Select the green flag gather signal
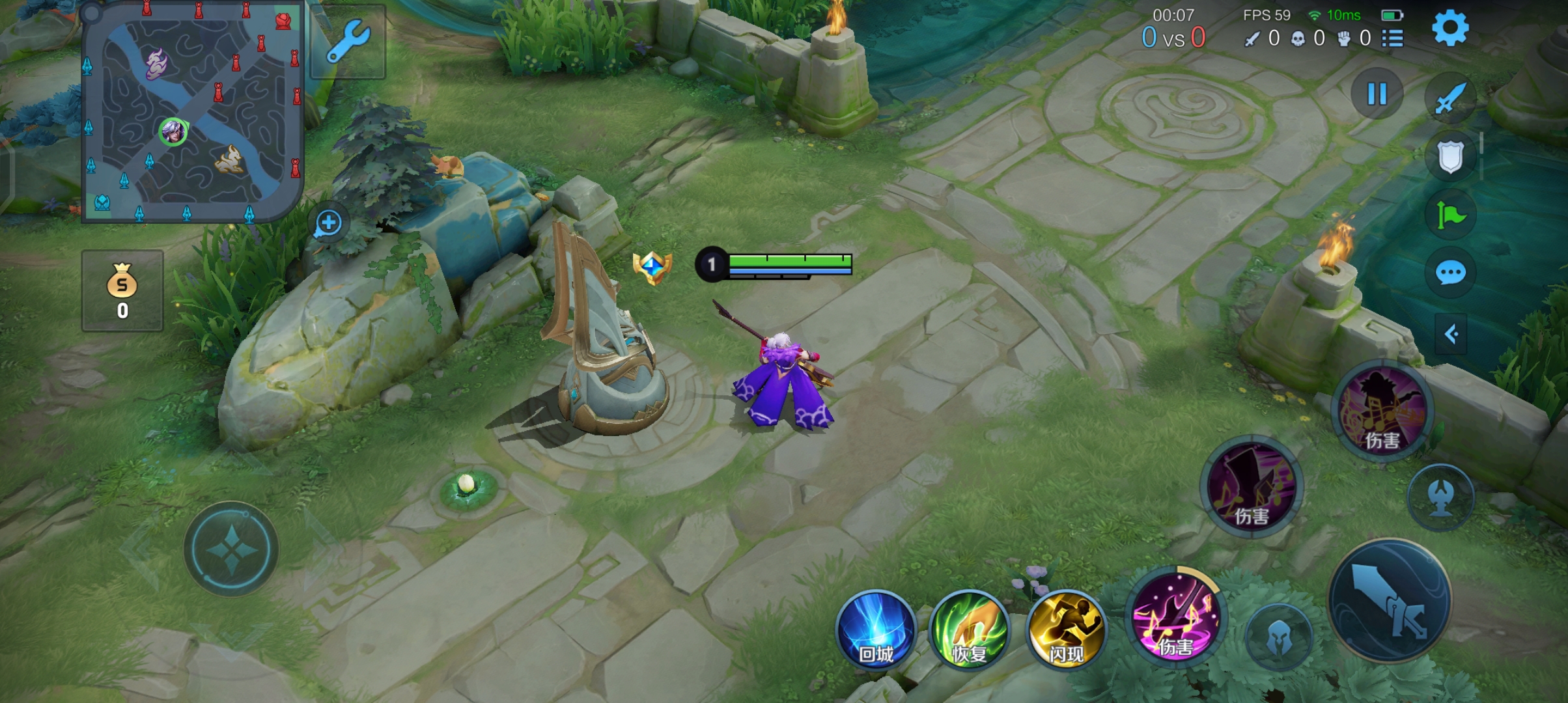Viewport: 1568px width, 703px height. pyautogui.click(x=1450, y=215)
